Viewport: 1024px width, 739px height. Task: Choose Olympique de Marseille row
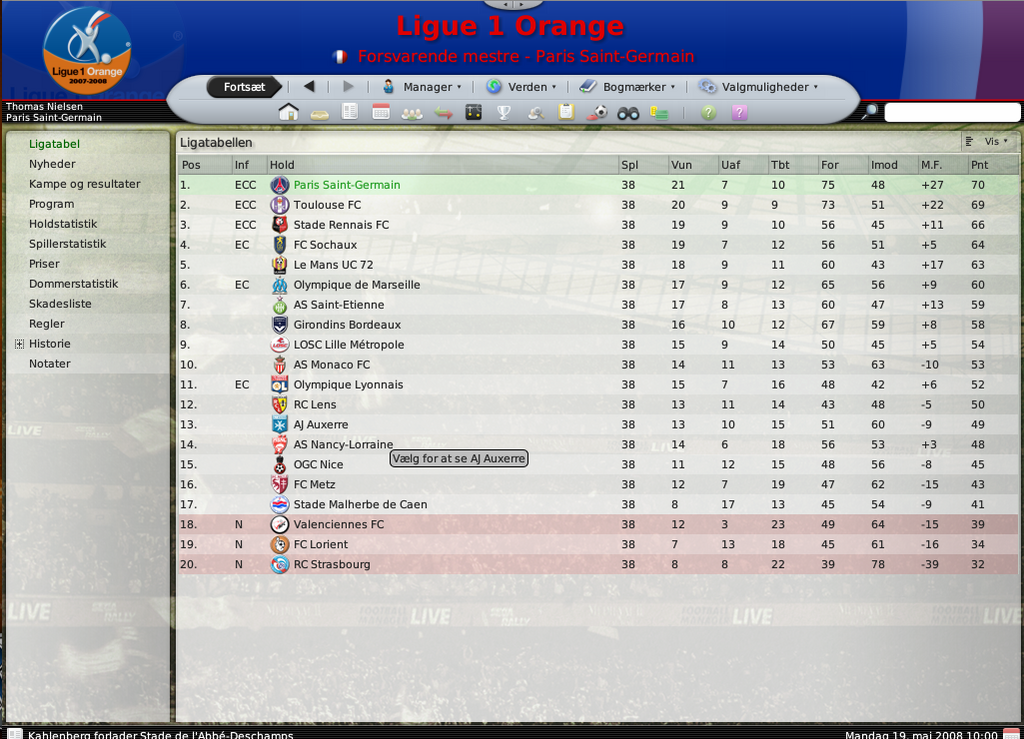point(356,285)
